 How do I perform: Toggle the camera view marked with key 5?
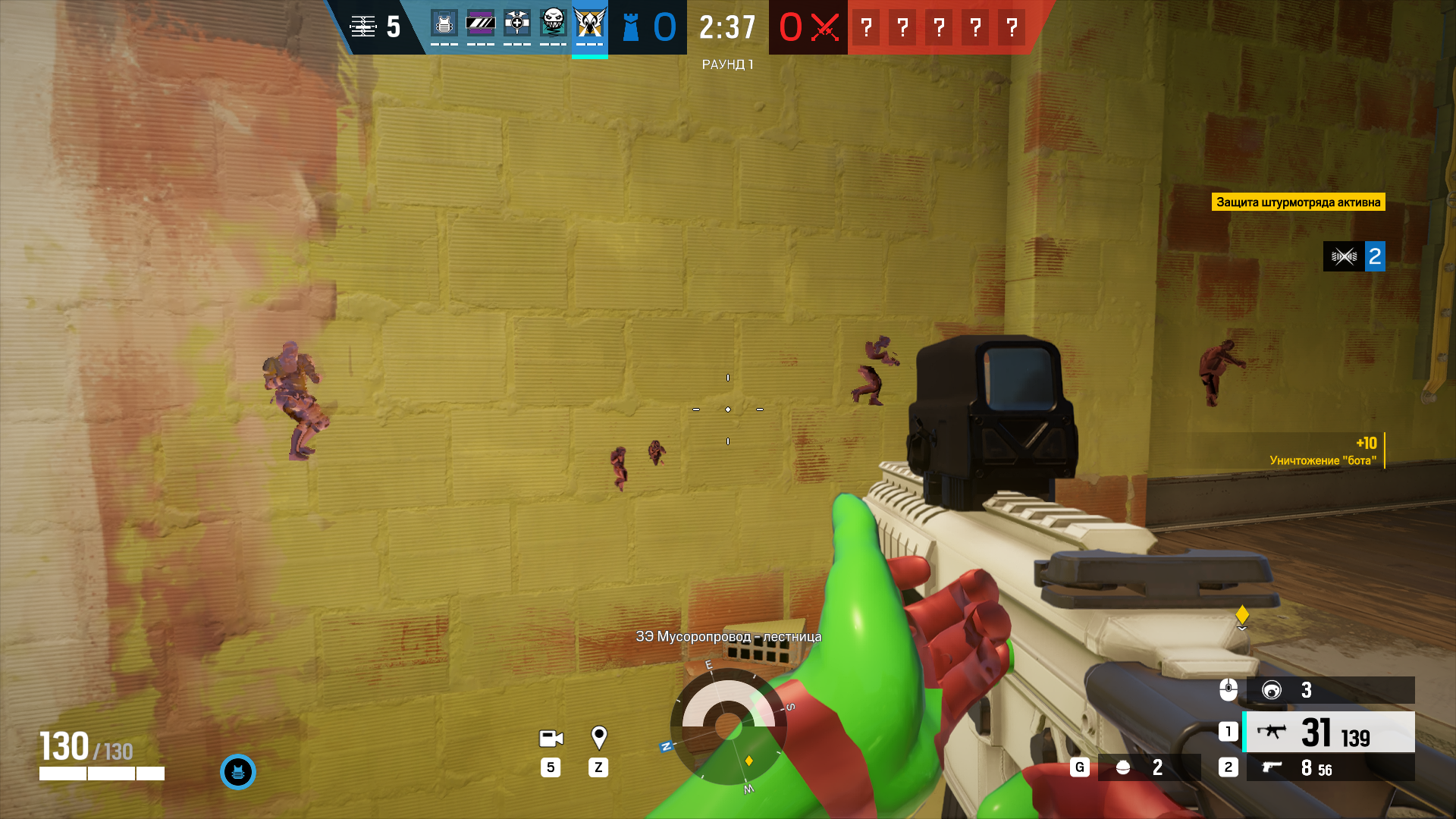[551, 739]
